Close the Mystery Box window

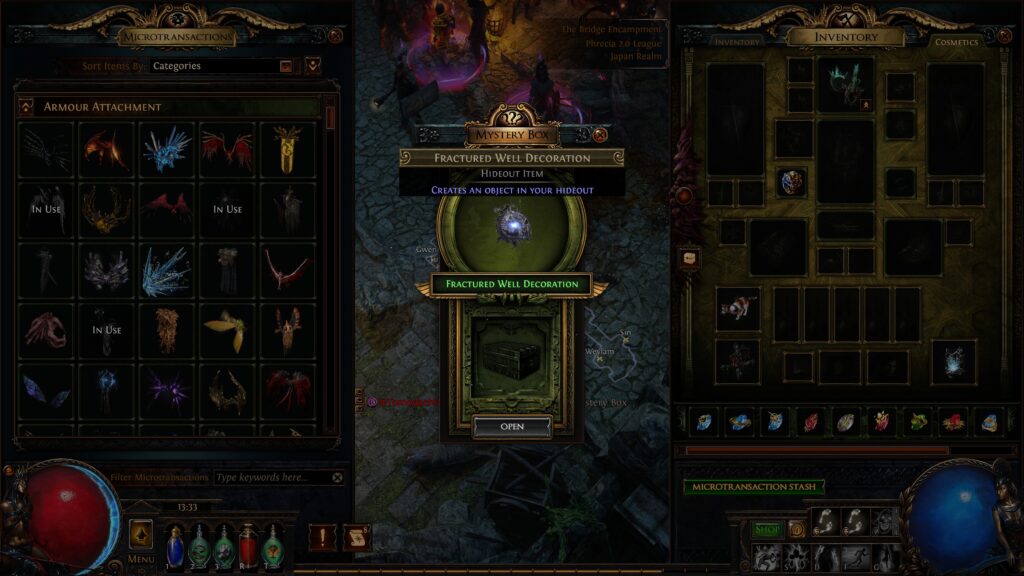(600, 135)
